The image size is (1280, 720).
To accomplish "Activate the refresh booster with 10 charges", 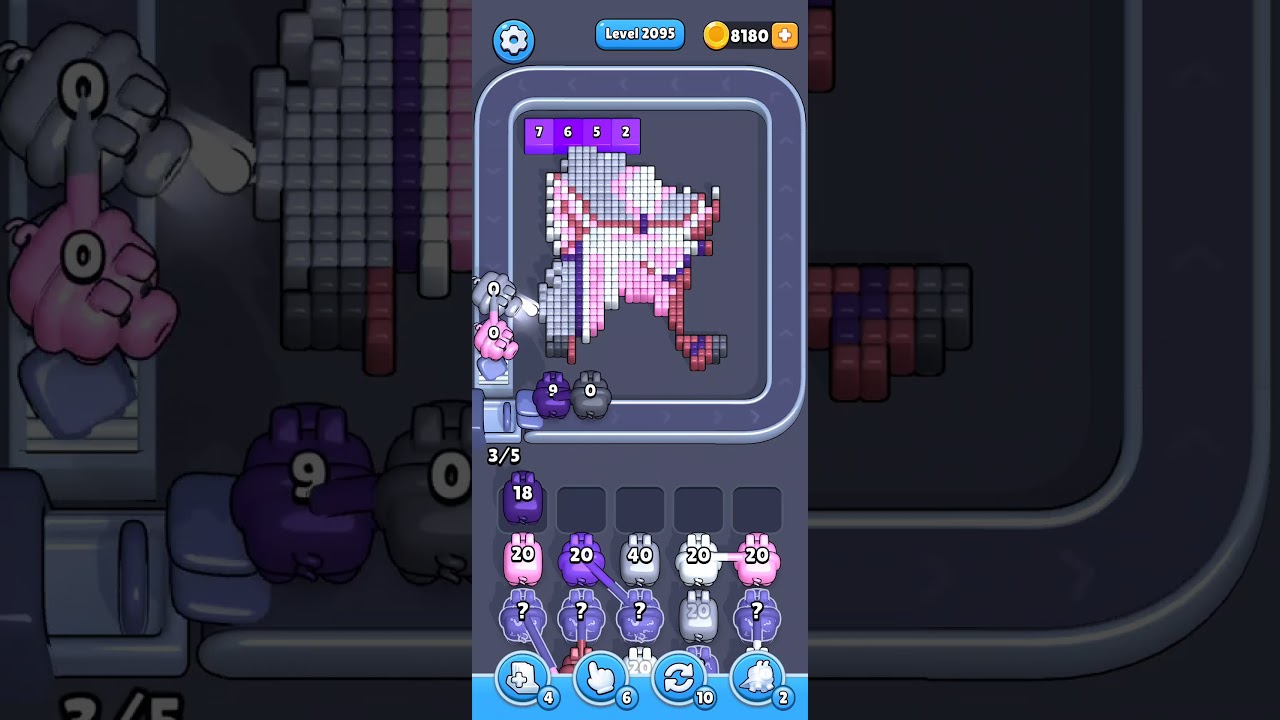I will (x=679, y=678).
